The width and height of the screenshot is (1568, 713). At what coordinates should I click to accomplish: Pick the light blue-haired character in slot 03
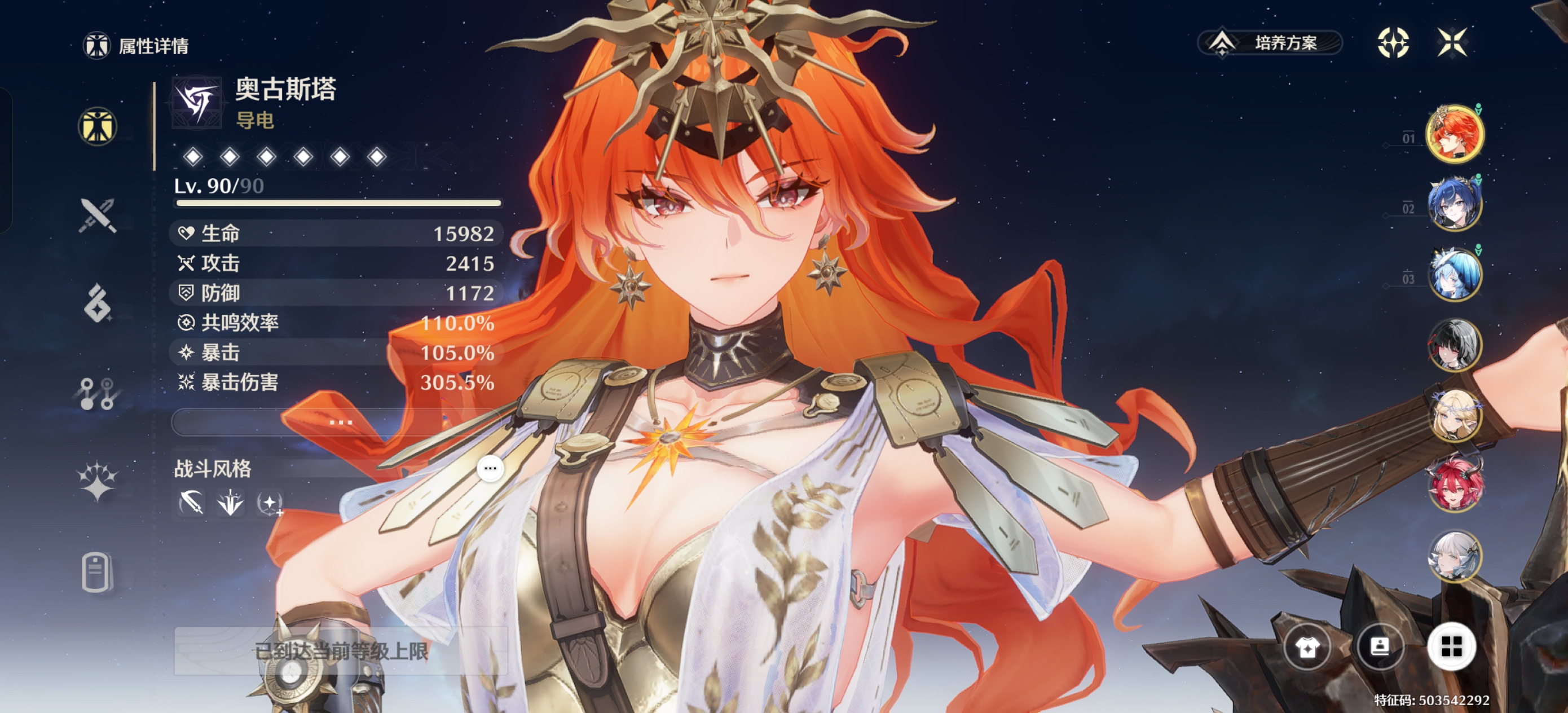tap(1455, 275)
